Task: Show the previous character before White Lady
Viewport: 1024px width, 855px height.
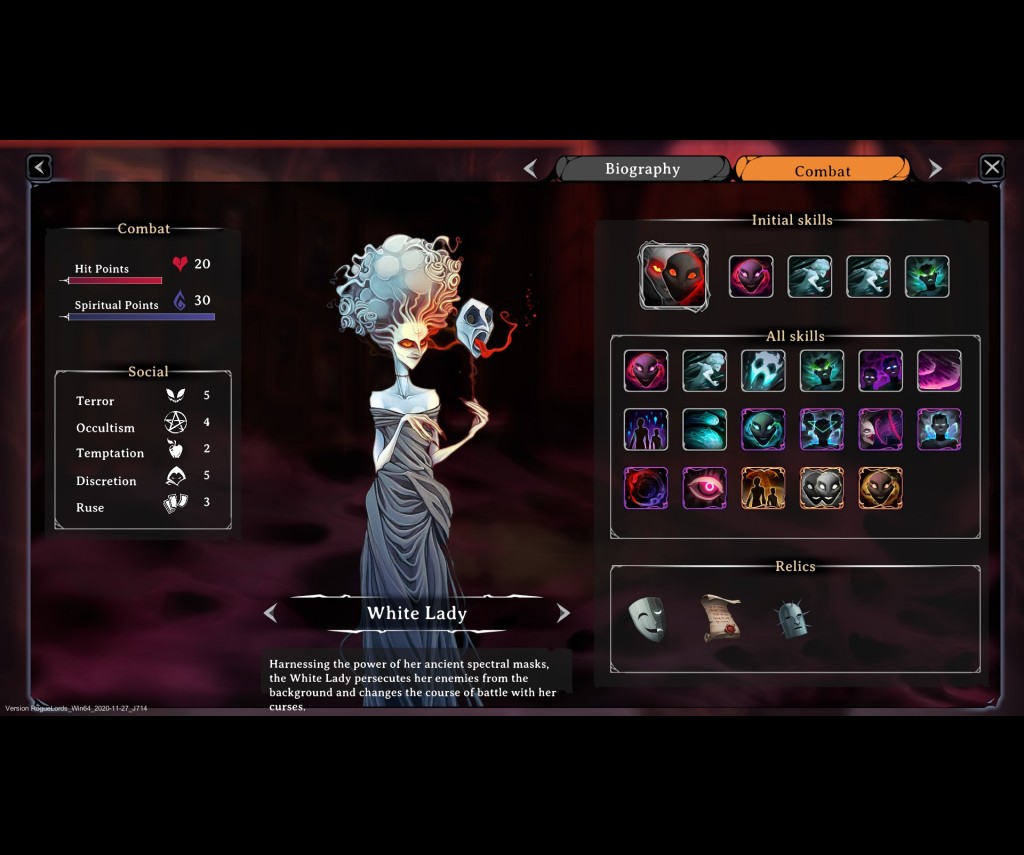Action: tap(270, 613)
